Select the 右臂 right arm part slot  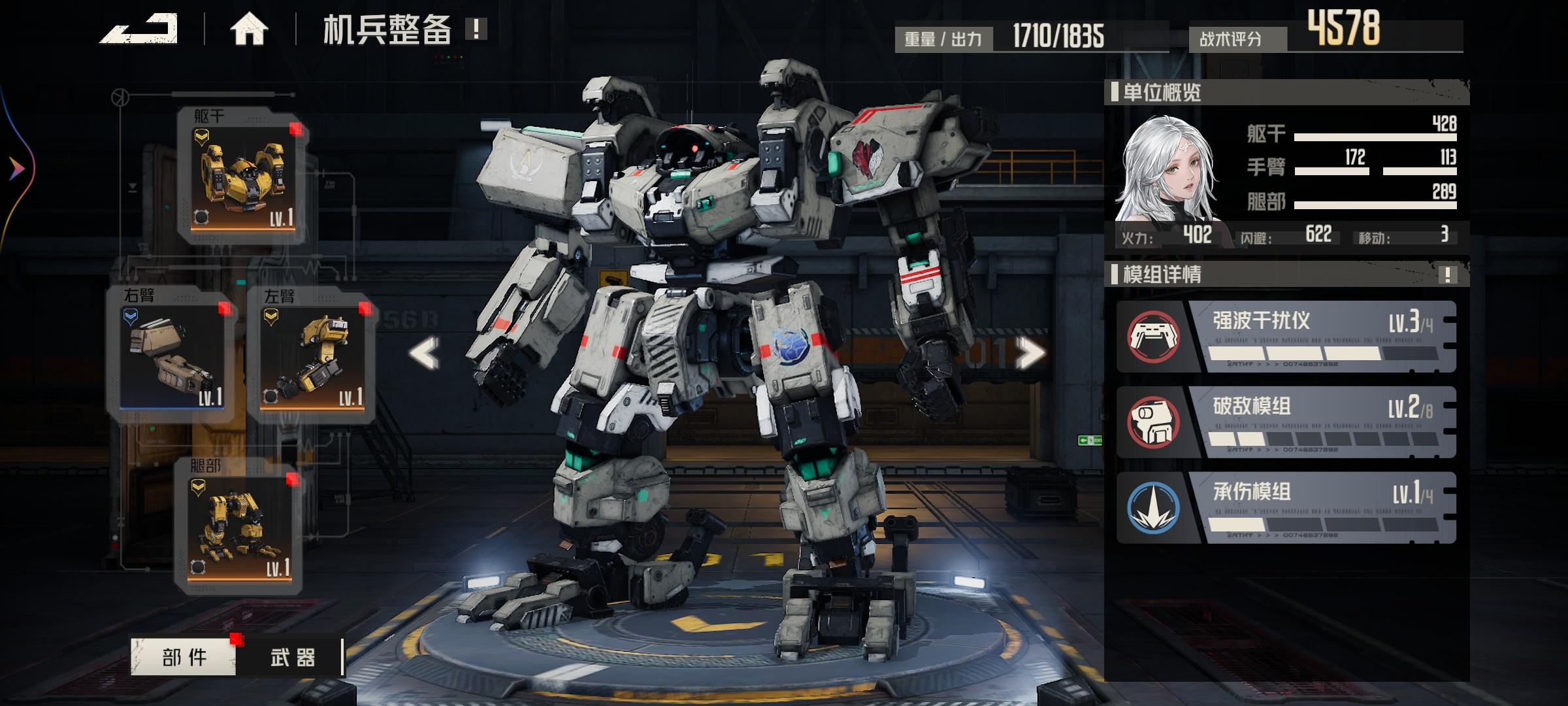pos(172,356)
